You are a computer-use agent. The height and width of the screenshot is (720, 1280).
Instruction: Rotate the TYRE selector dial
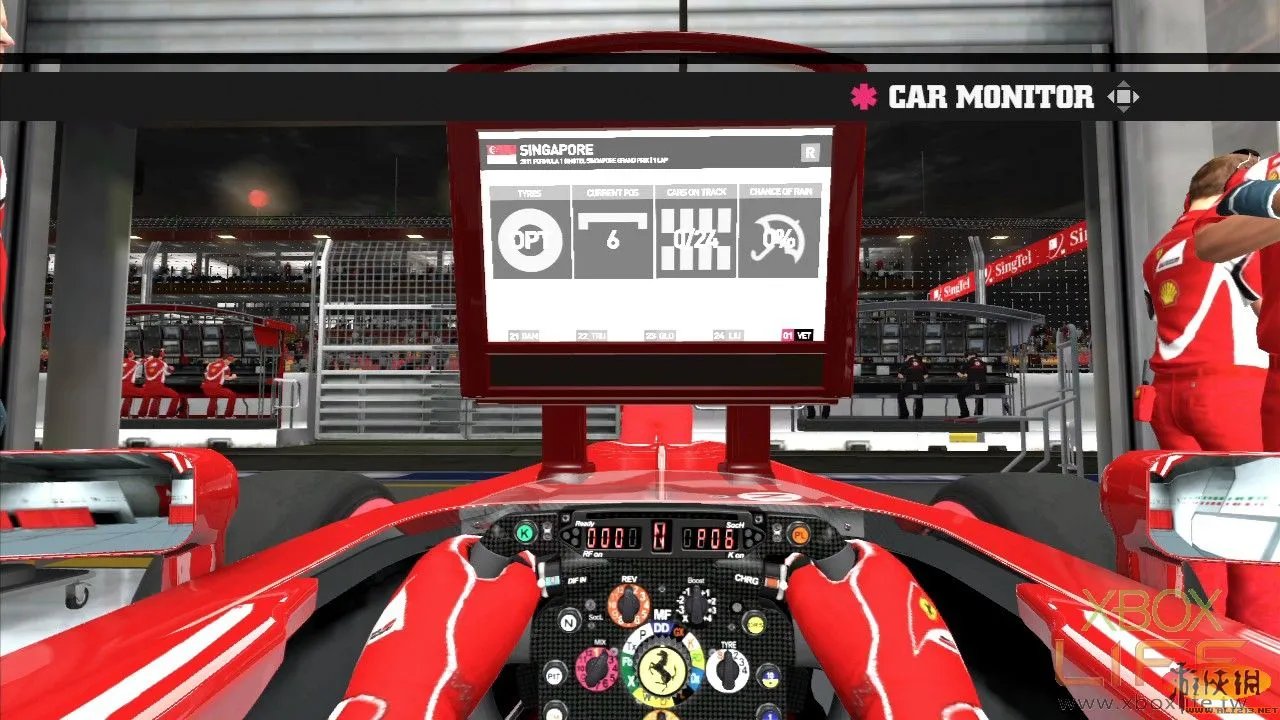(x=728, y=668)
